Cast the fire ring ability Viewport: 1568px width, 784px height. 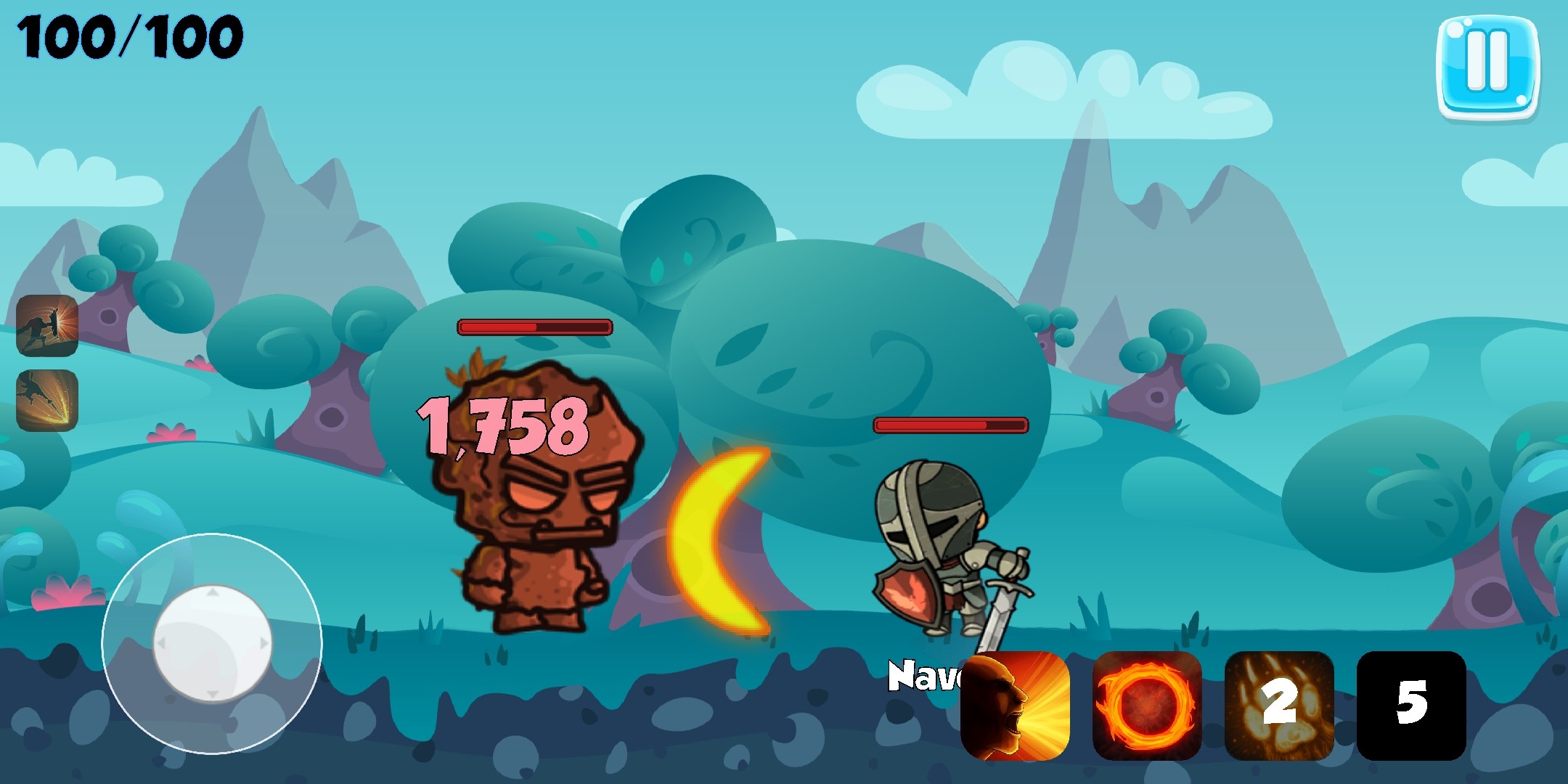tap(1146, 706)
